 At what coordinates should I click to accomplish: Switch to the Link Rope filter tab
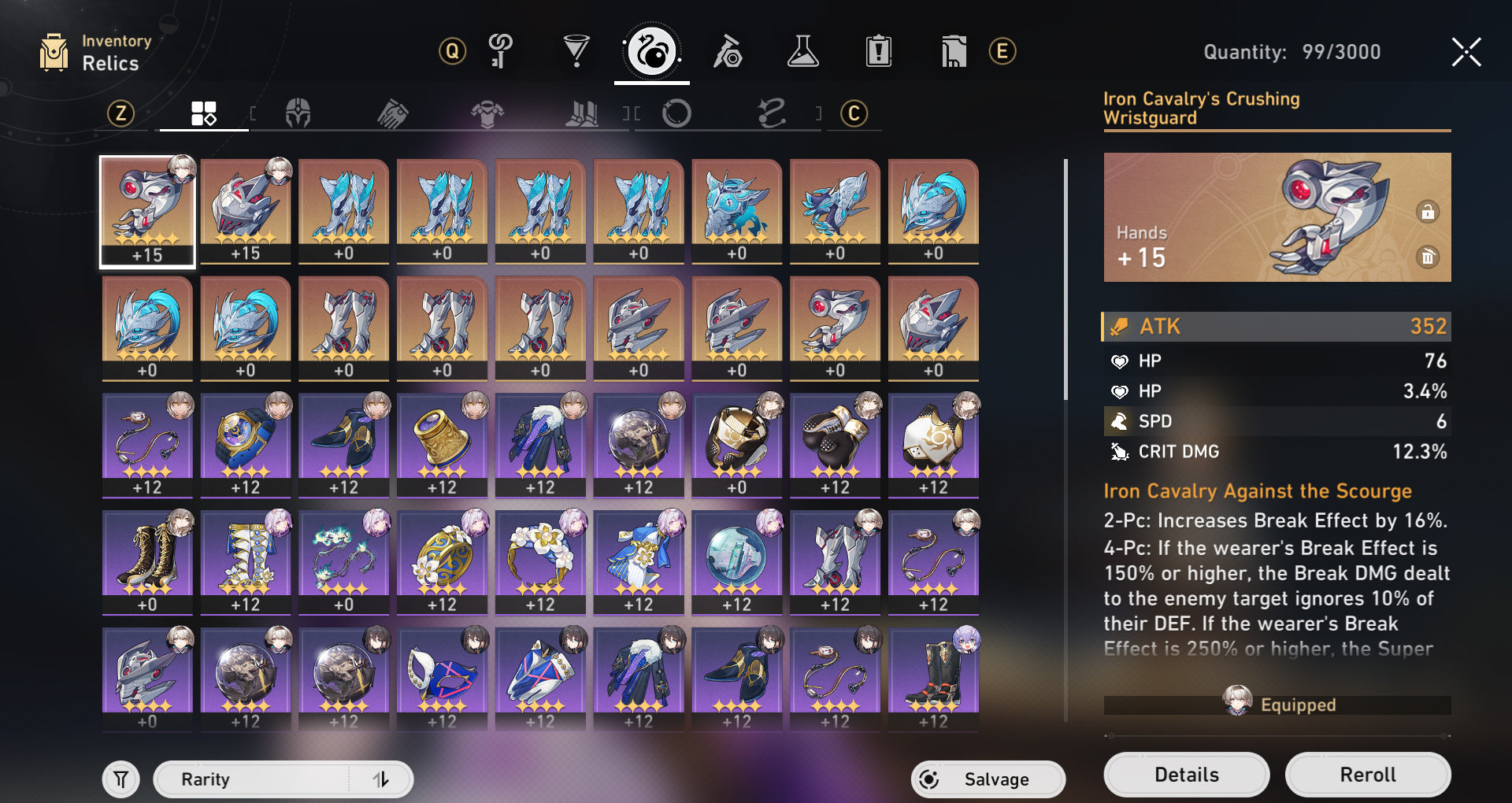[x=772, y=114]
